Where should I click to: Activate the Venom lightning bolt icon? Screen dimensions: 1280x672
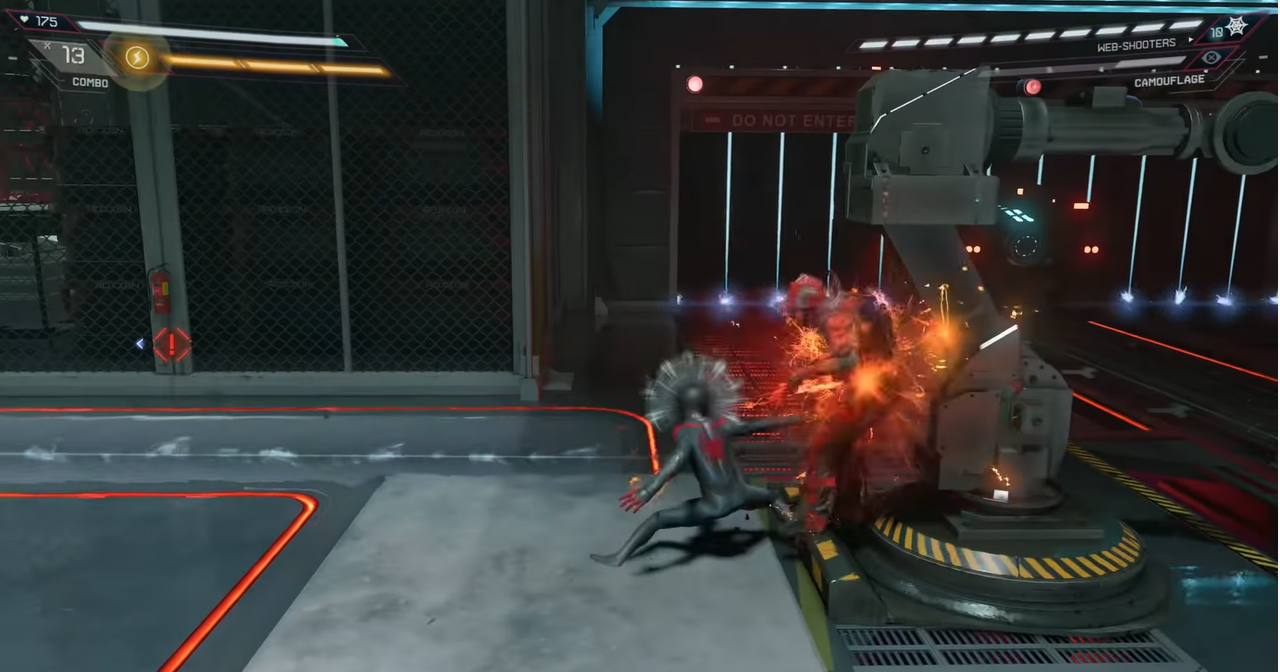137,58
